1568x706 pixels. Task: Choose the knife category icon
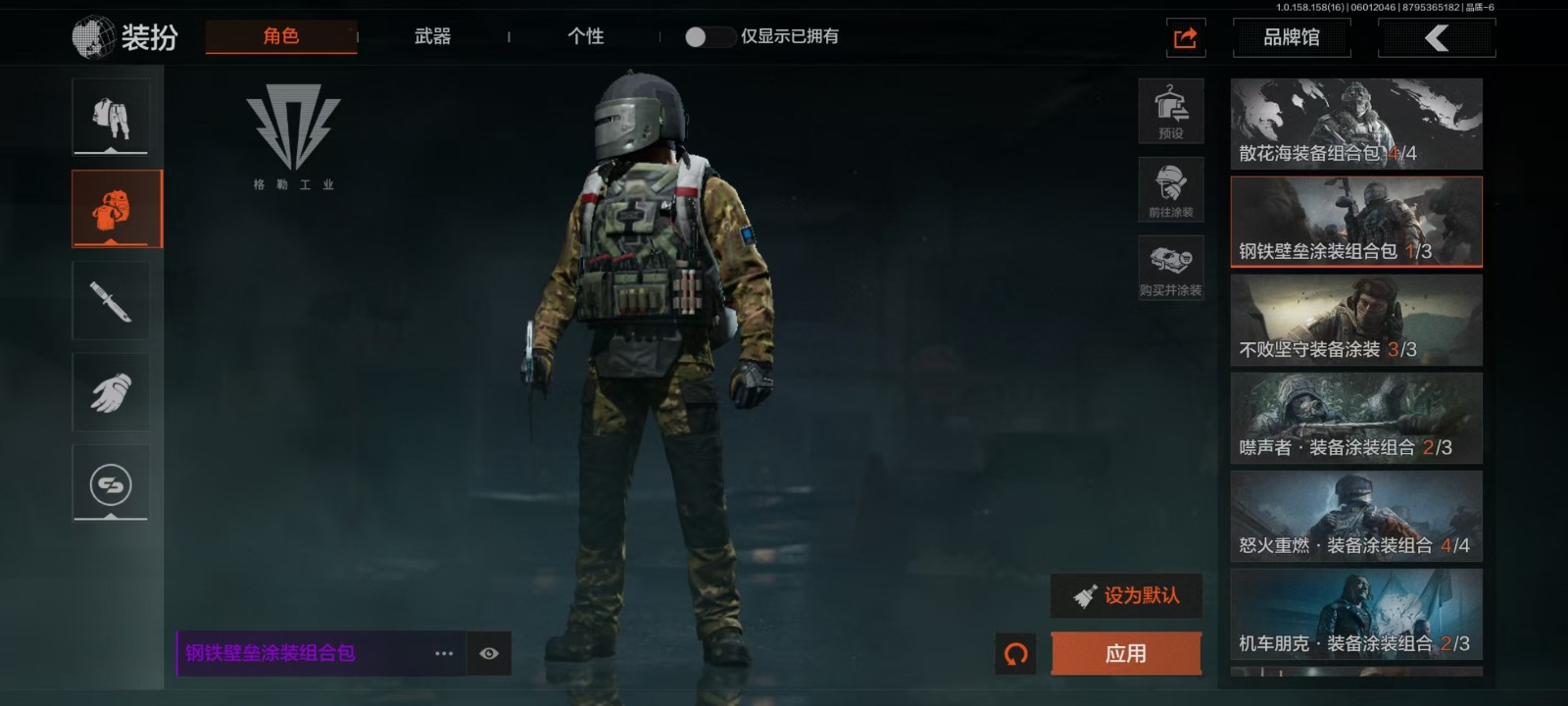coord(111,300)
